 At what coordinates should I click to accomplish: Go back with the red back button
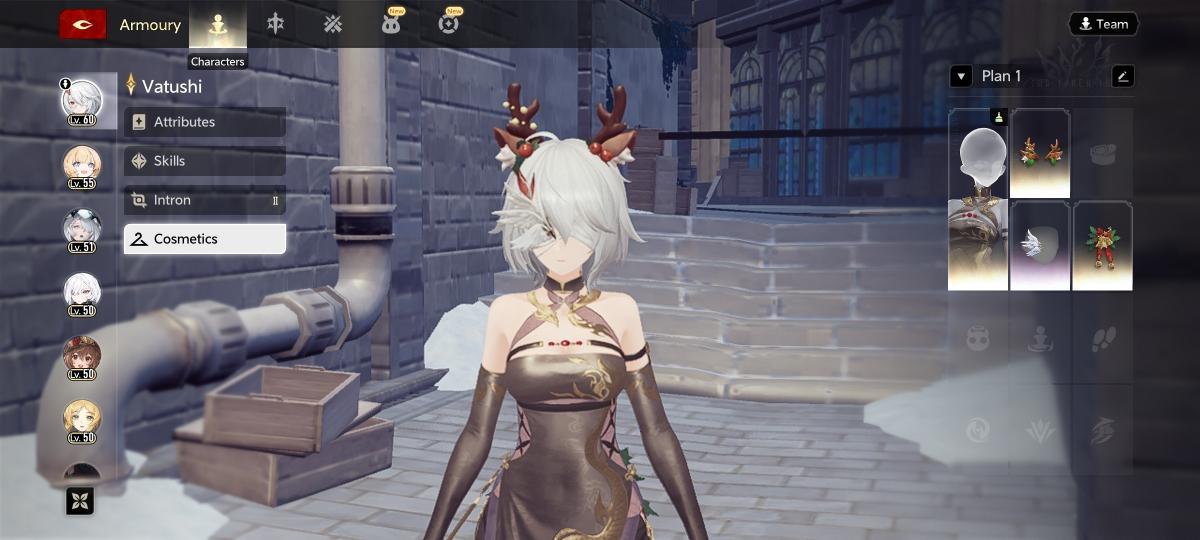(x=83, y=24)
